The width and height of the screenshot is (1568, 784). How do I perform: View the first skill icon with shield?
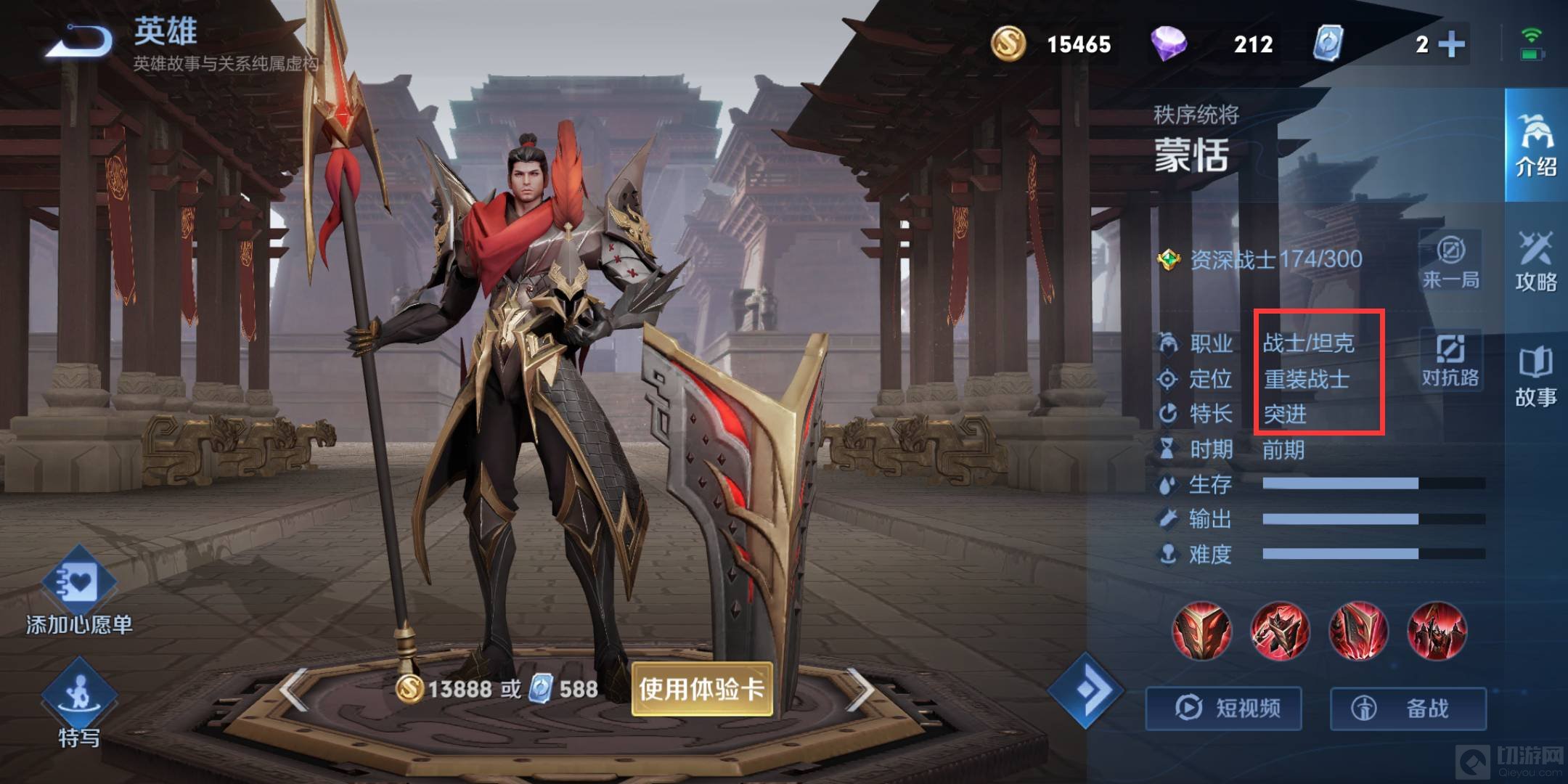1201,630
